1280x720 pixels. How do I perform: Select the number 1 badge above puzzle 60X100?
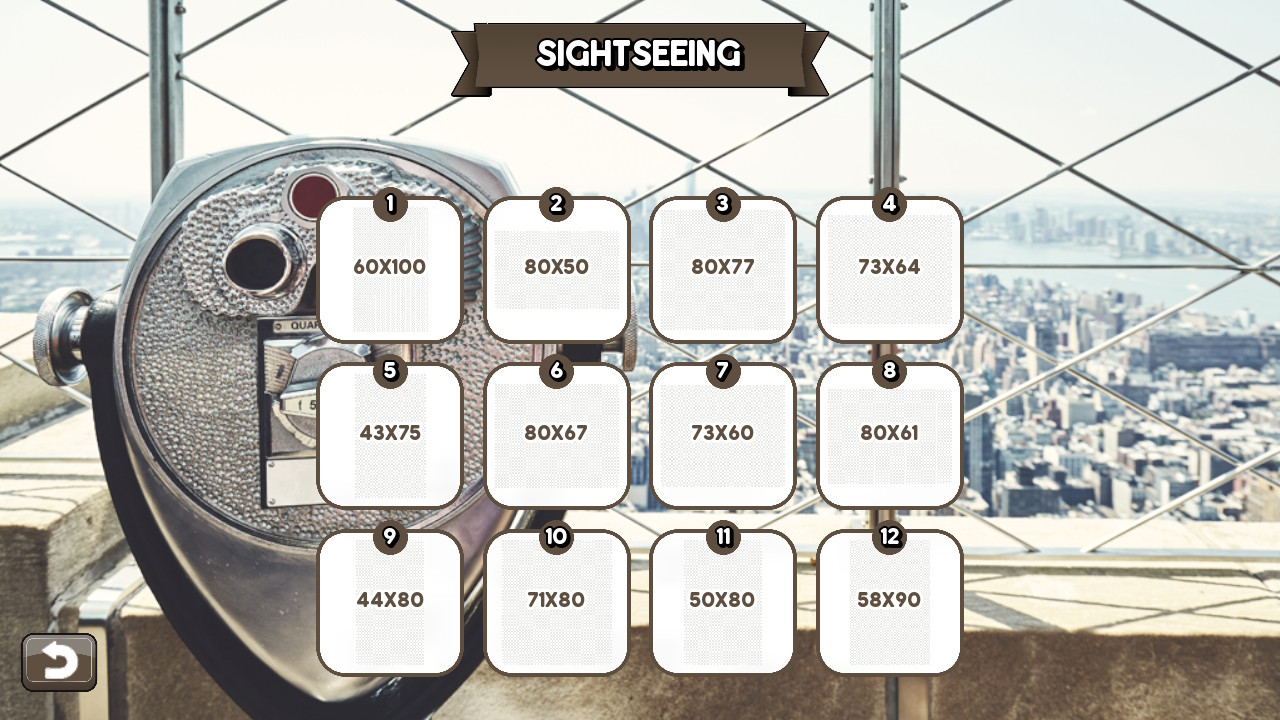pyautogui.click(x=389, y=205)
